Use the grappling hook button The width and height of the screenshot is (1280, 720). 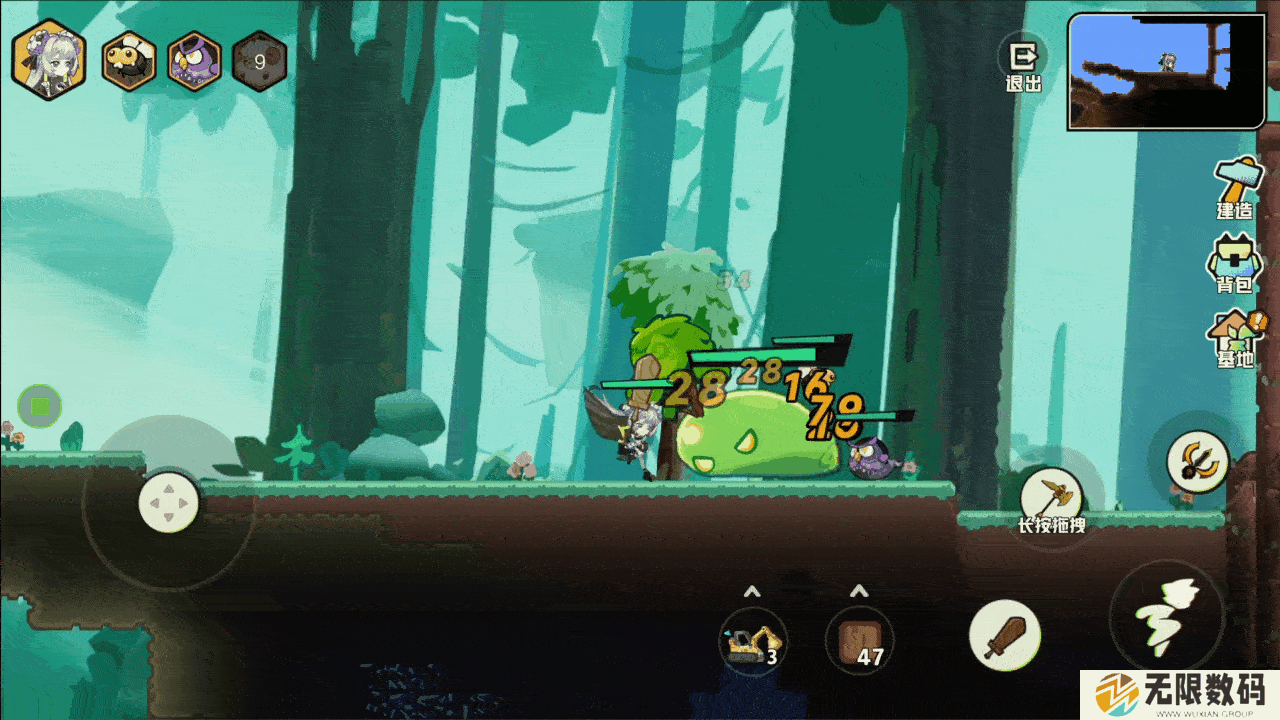click(x=1197, y=461)
